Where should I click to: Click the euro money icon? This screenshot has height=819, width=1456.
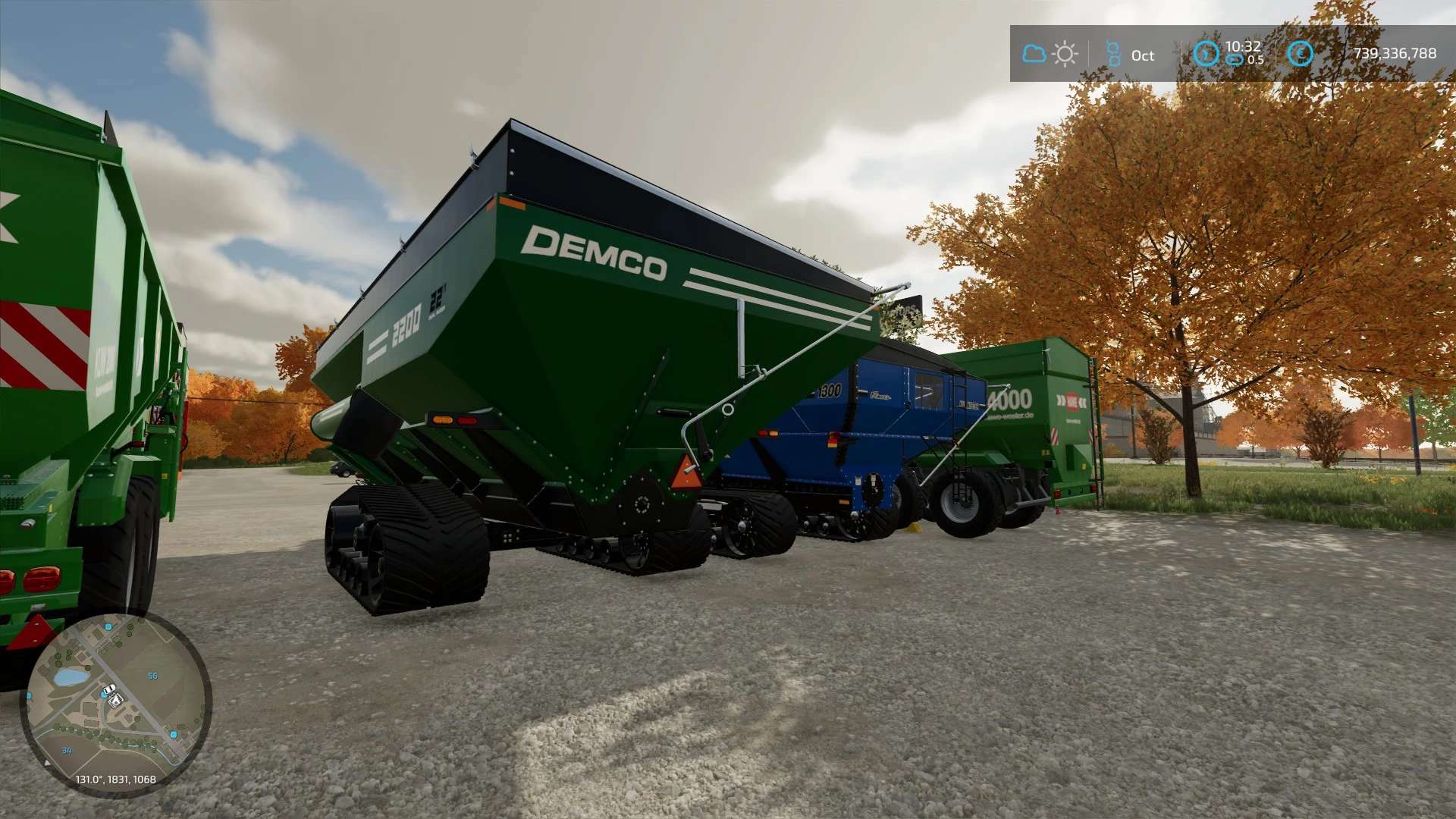[x=1300, y=53]
